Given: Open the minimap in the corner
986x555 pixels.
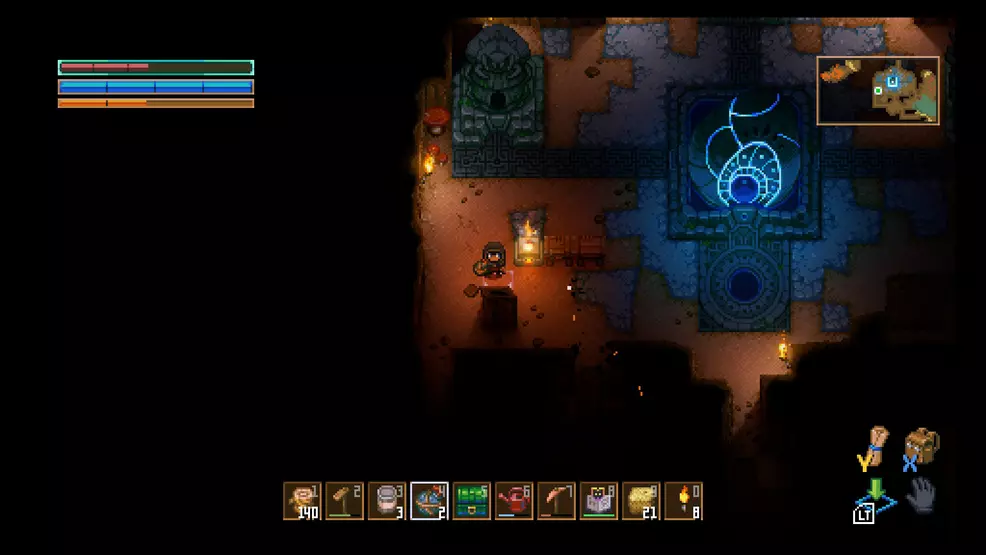Looking at the screenshot, I should tap(878, 91).
